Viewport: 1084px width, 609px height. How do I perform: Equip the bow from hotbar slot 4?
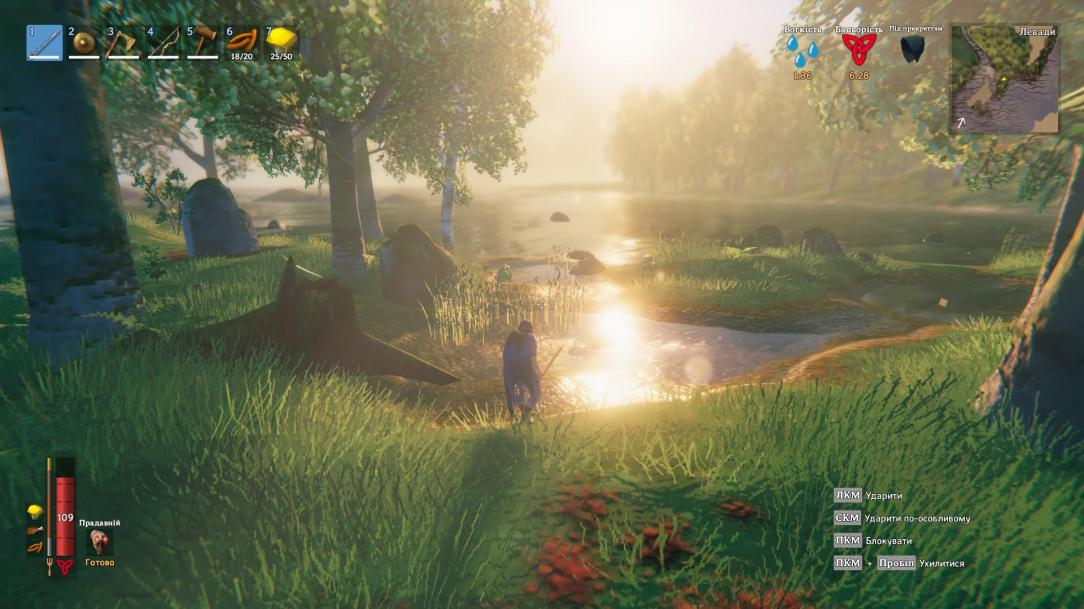point(163,43)
